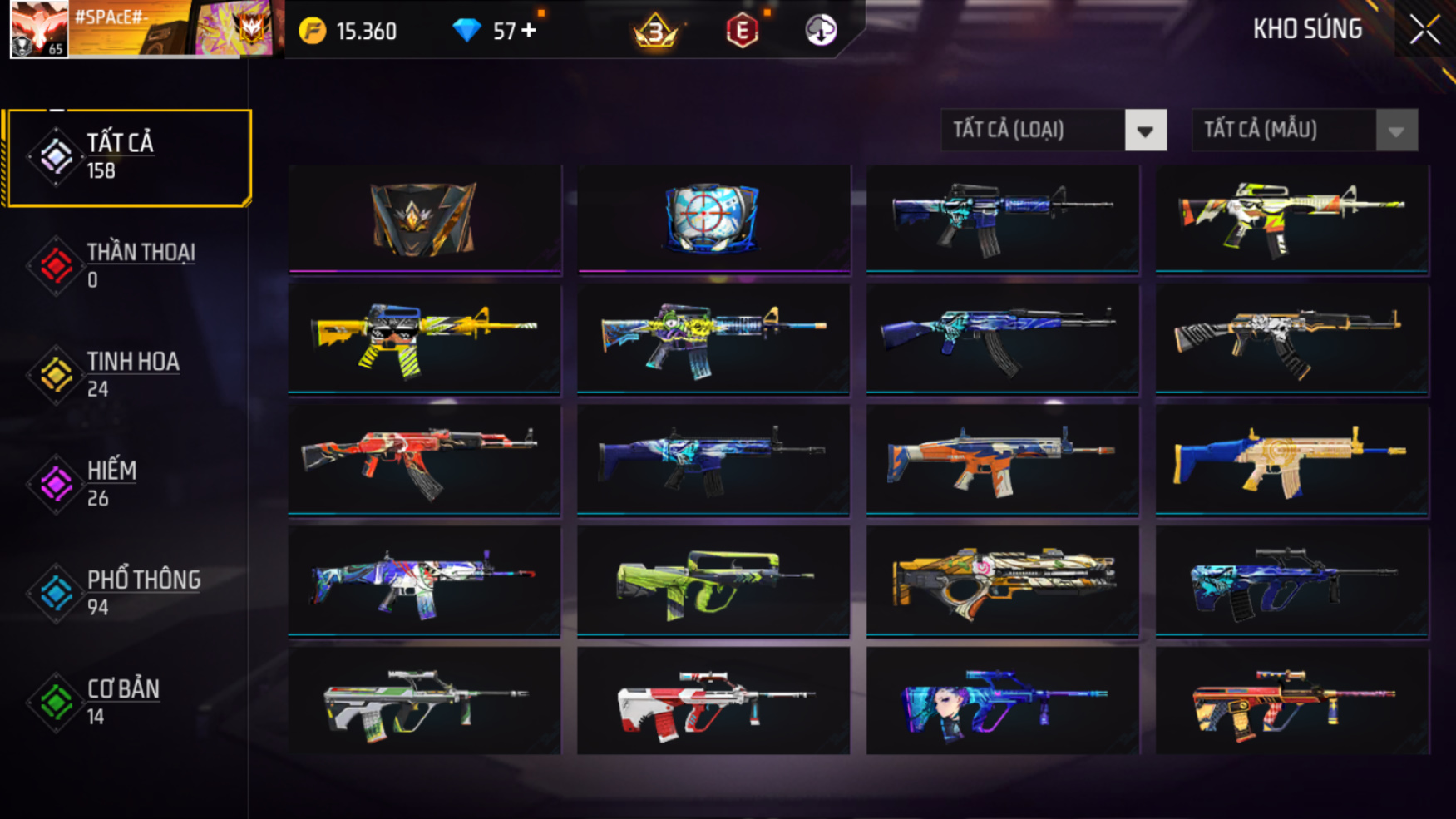Image resolution: width=1456 pixels, height=819 pixels.
Task: Choose the blue and gold SCAR skin
Action: [x=1291, y=460]
